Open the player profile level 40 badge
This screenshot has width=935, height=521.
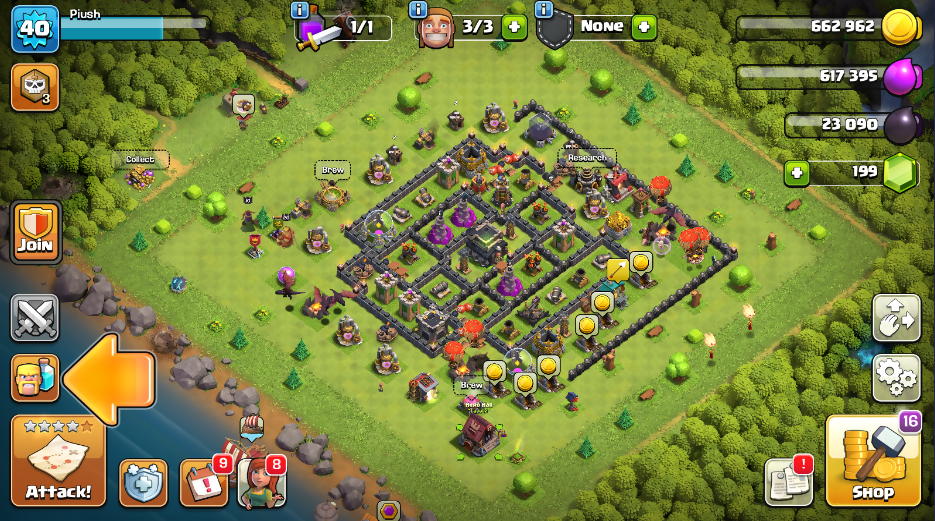coord(35,29)
